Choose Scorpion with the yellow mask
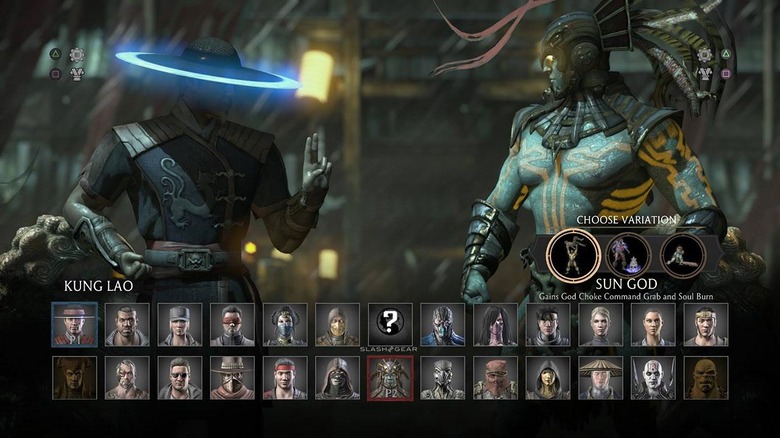Viewport: 780px width, 438px height. click(x=337, y=324)
